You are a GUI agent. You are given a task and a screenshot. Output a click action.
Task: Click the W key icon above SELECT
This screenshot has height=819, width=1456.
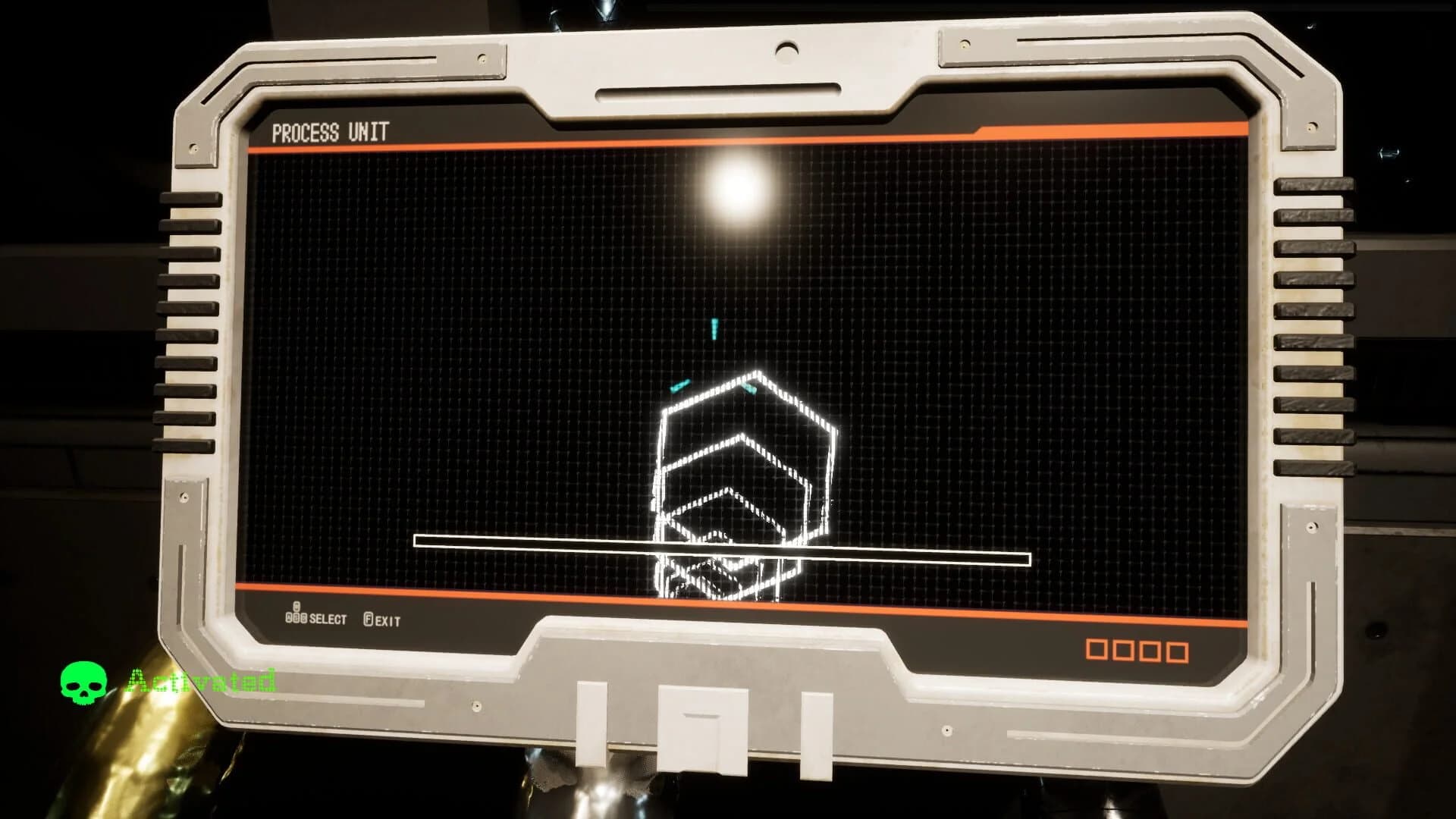click(297, 605)
